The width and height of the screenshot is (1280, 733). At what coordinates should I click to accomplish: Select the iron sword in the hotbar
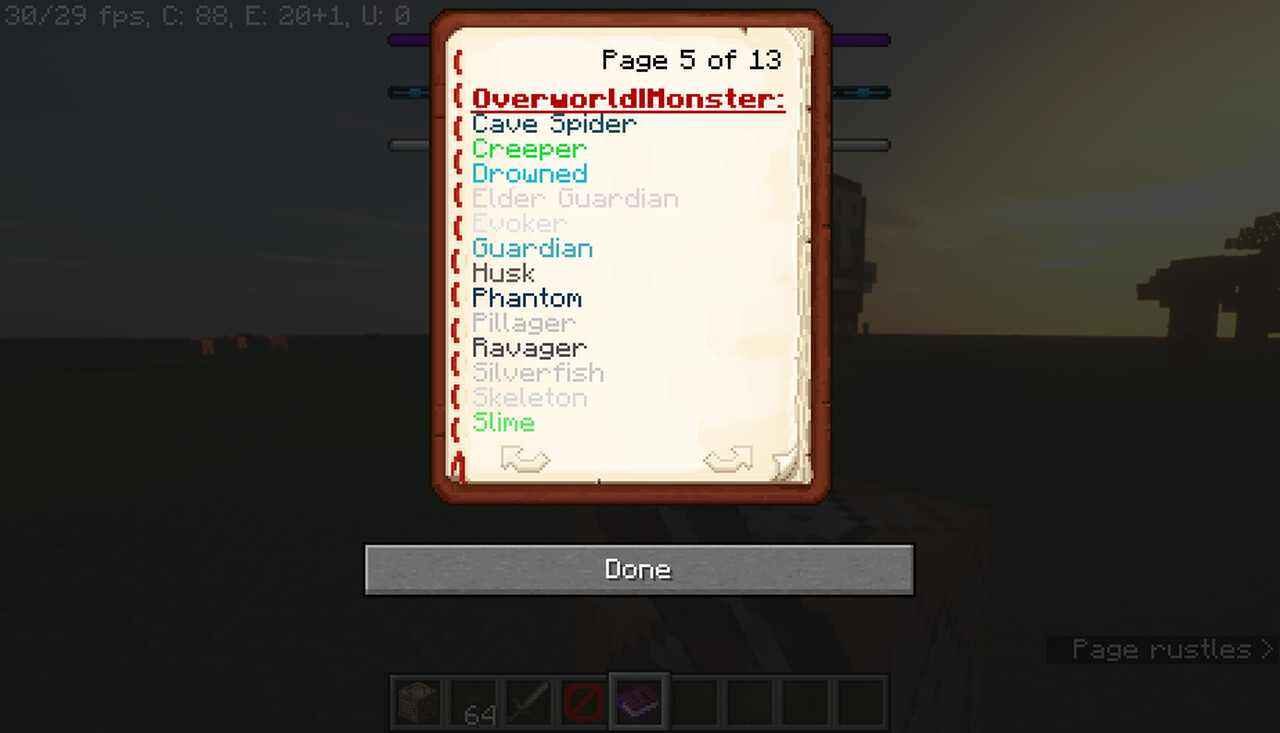tap(527, 699)
